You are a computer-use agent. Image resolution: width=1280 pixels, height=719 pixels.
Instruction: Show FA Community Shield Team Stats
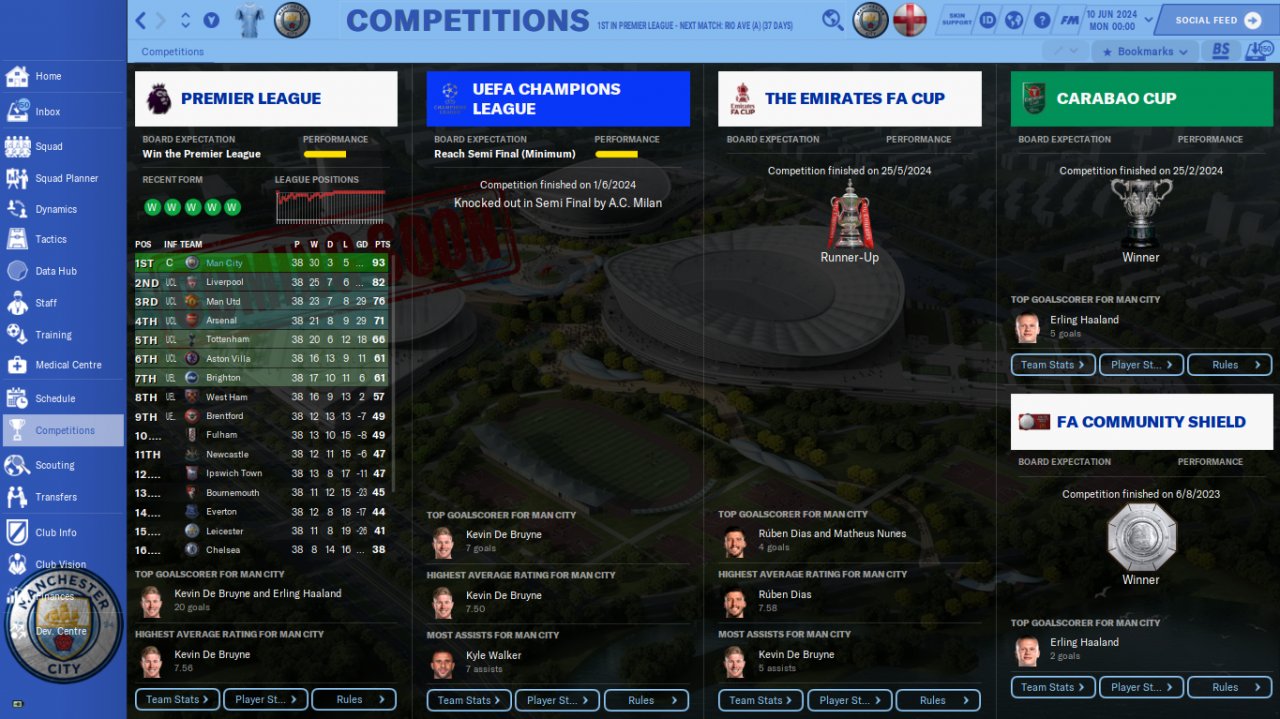click(1052, 687)
